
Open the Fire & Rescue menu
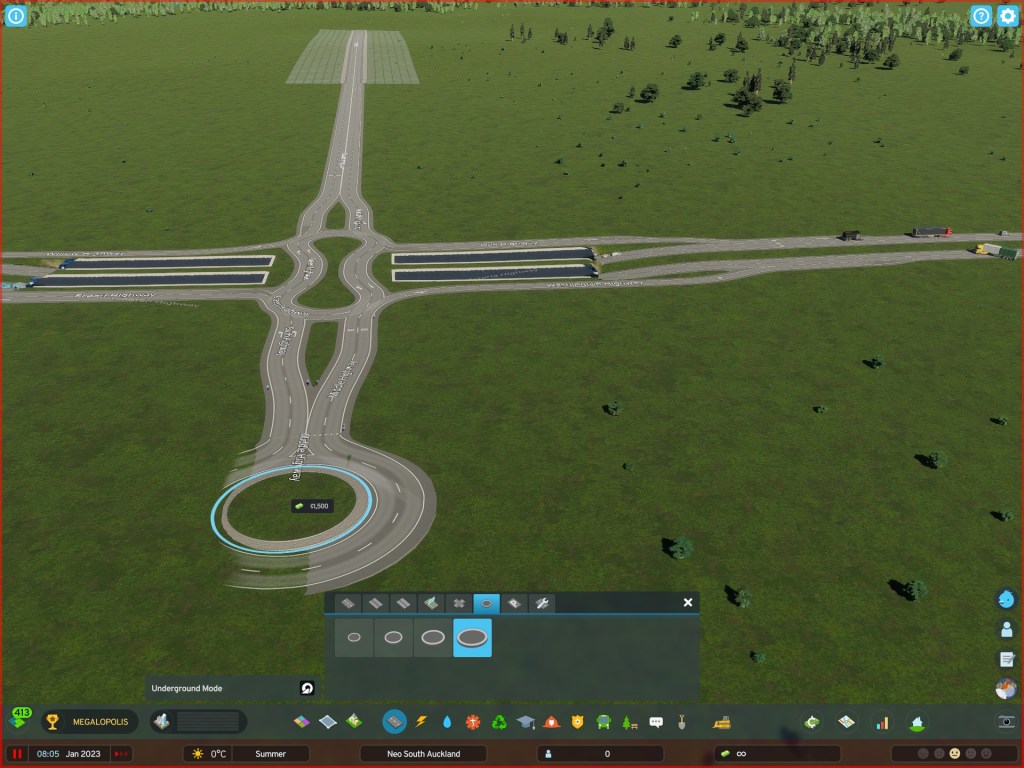(x=551, y=721)
